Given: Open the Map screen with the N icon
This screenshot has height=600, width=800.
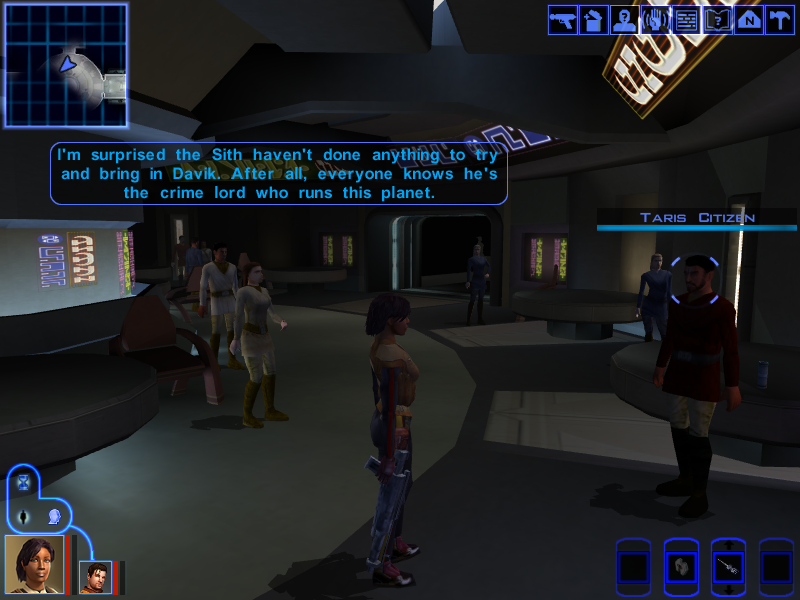Looking at the screenshot, I should point(748,20).
